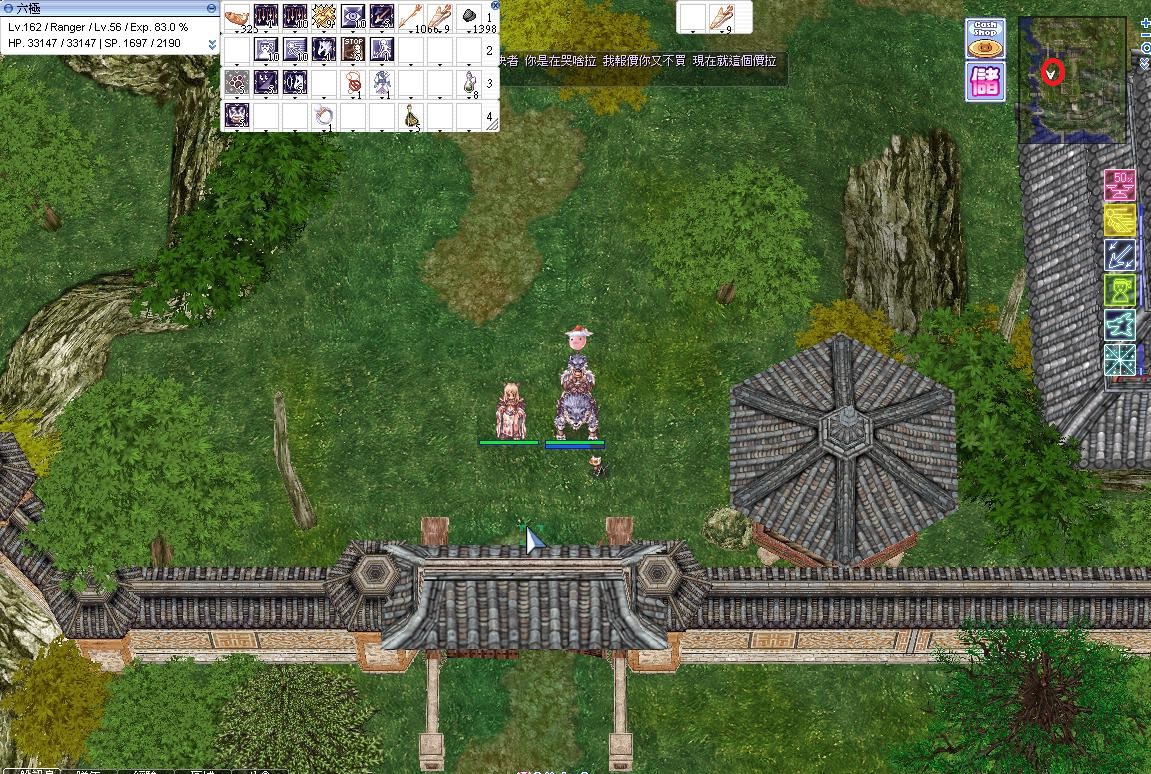The width and height of the screenshot is (1151, 774).
Task: Open the Cash Shop
Action: coord(985,39)
